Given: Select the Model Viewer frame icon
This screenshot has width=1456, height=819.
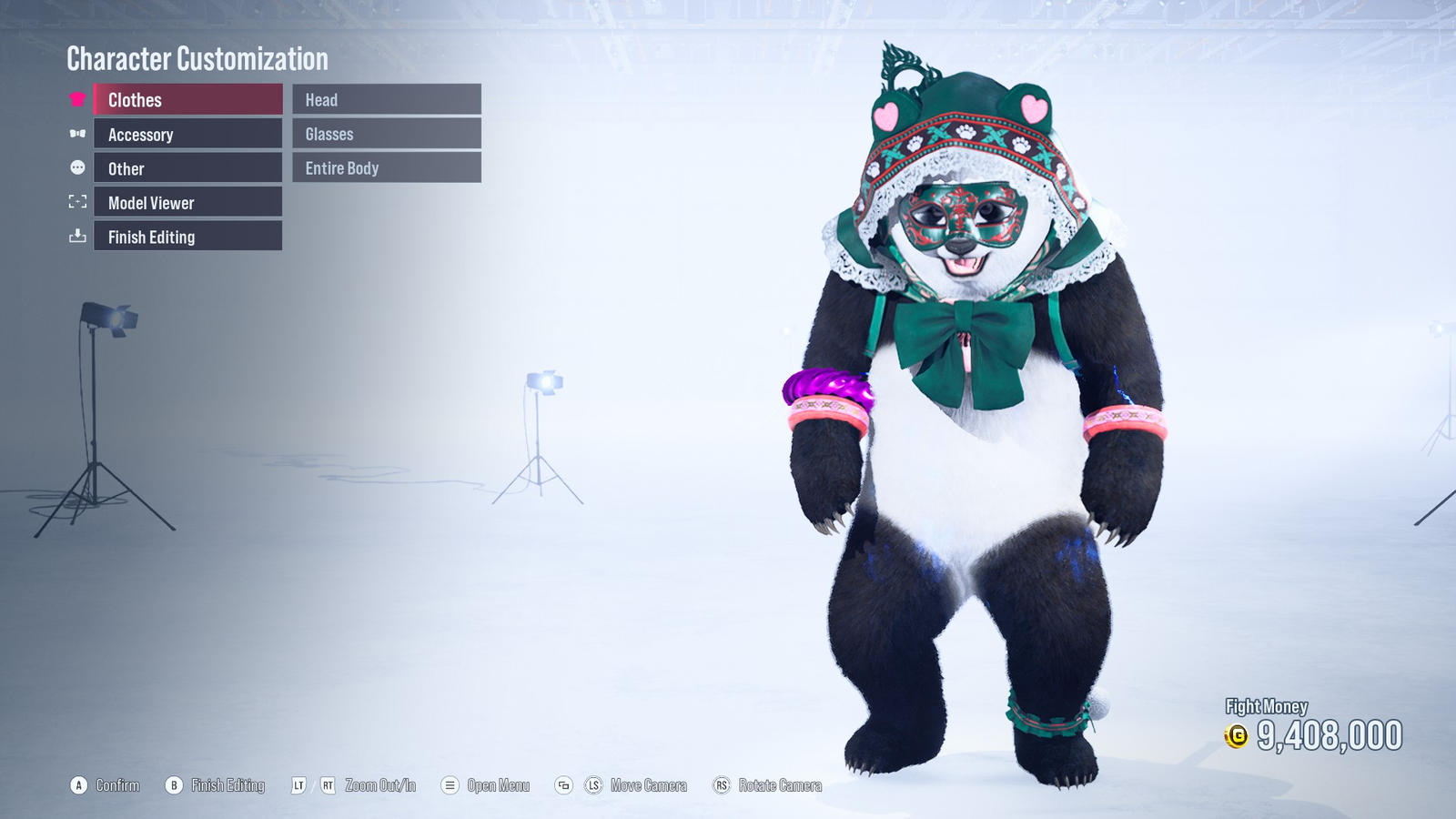Looking at the screenshot, I should point(77,202).
